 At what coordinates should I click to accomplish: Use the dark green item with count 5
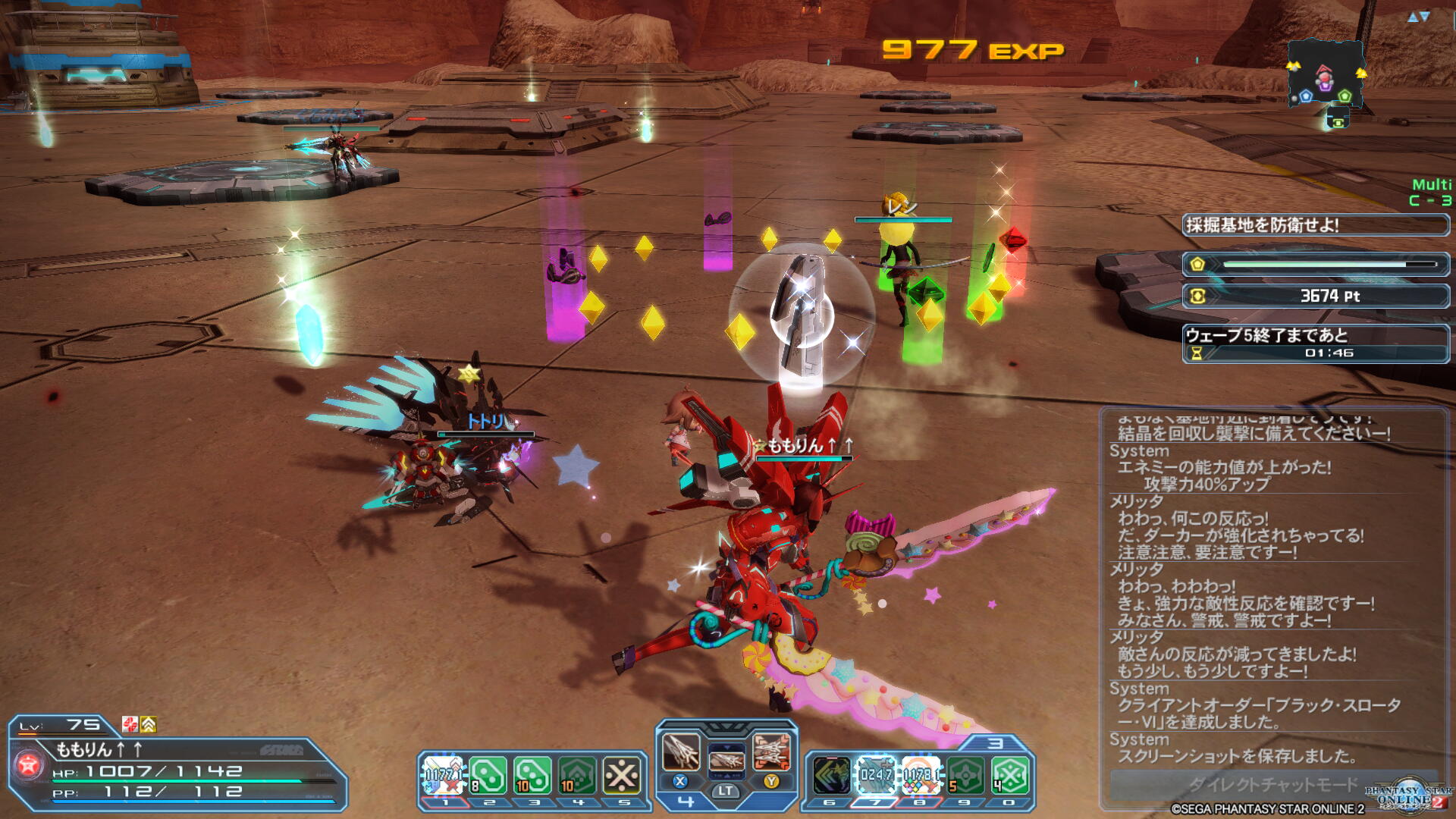(965, 776)
